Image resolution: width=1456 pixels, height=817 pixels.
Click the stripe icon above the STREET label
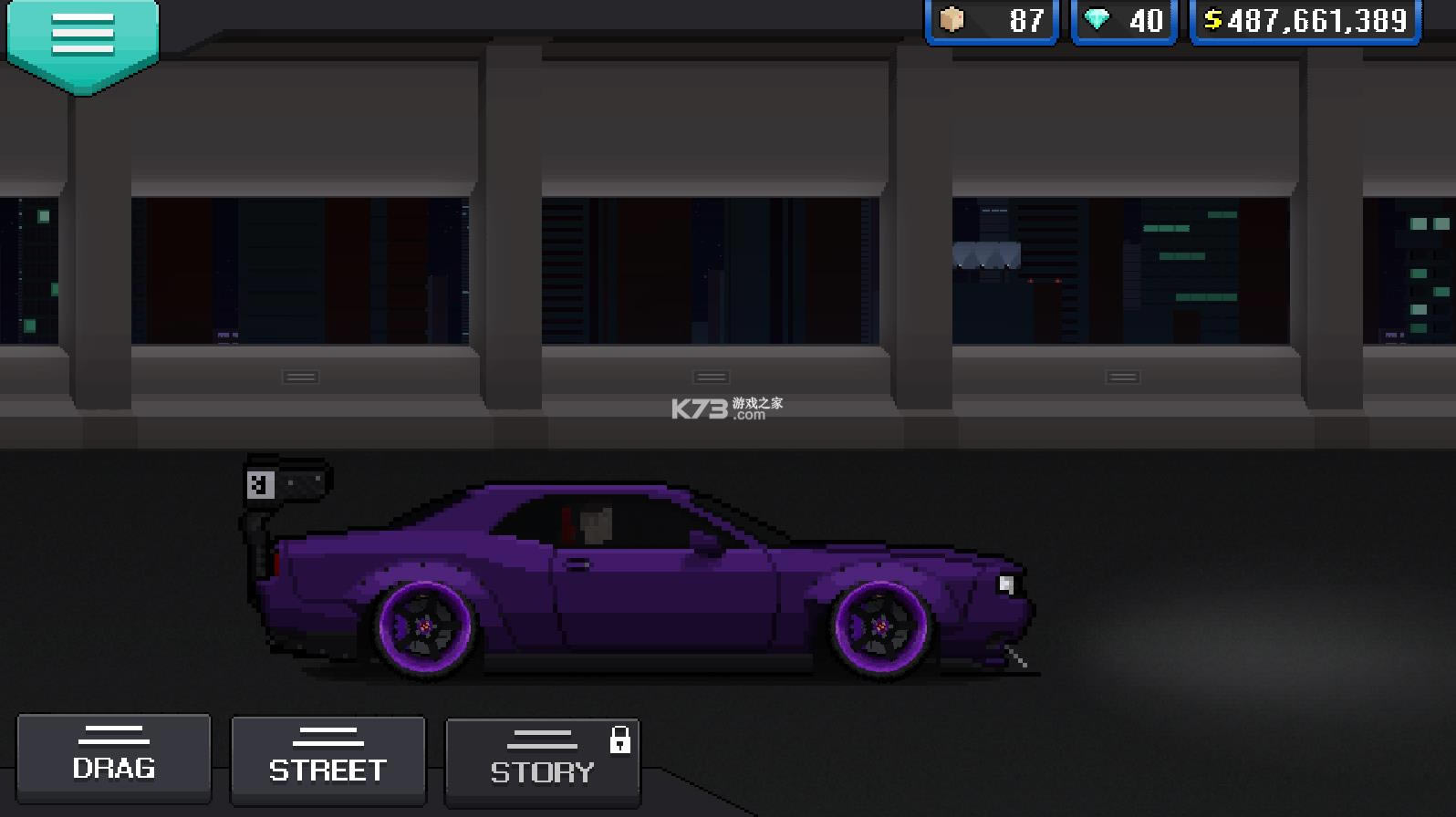[328, 734]
